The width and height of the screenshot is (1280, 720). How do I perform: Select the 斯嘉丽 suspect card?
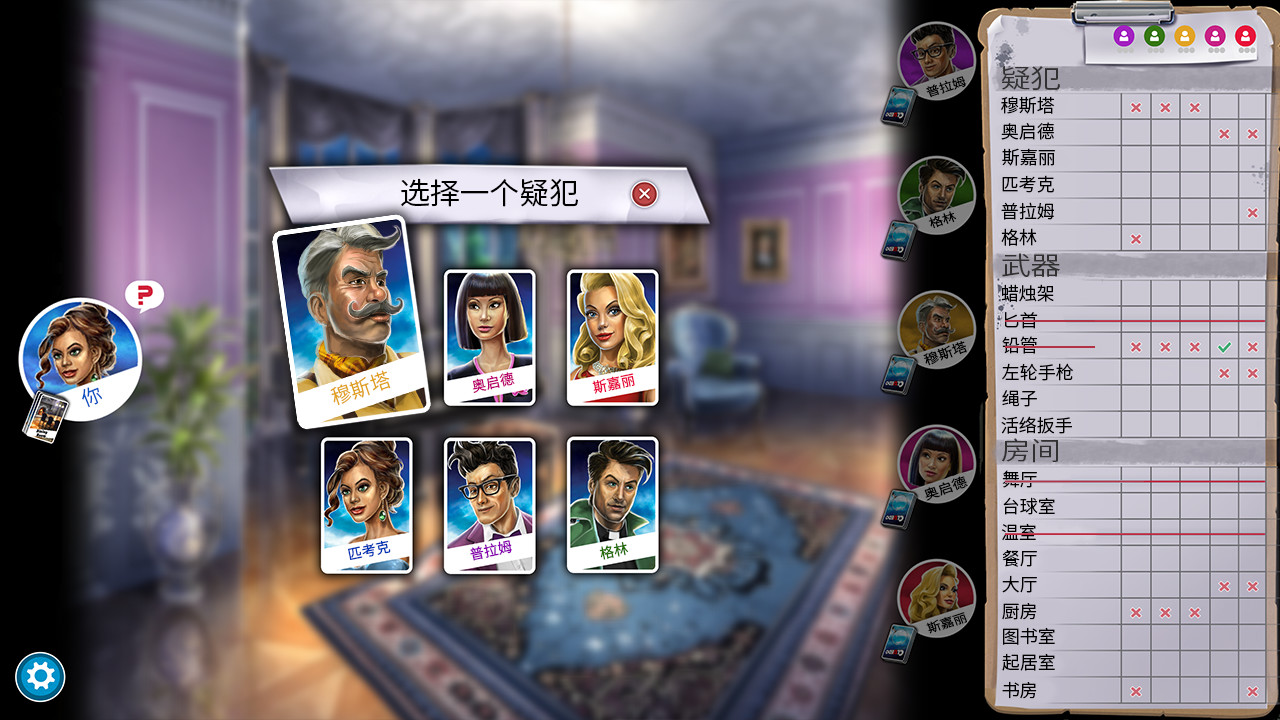coord(611,338)
